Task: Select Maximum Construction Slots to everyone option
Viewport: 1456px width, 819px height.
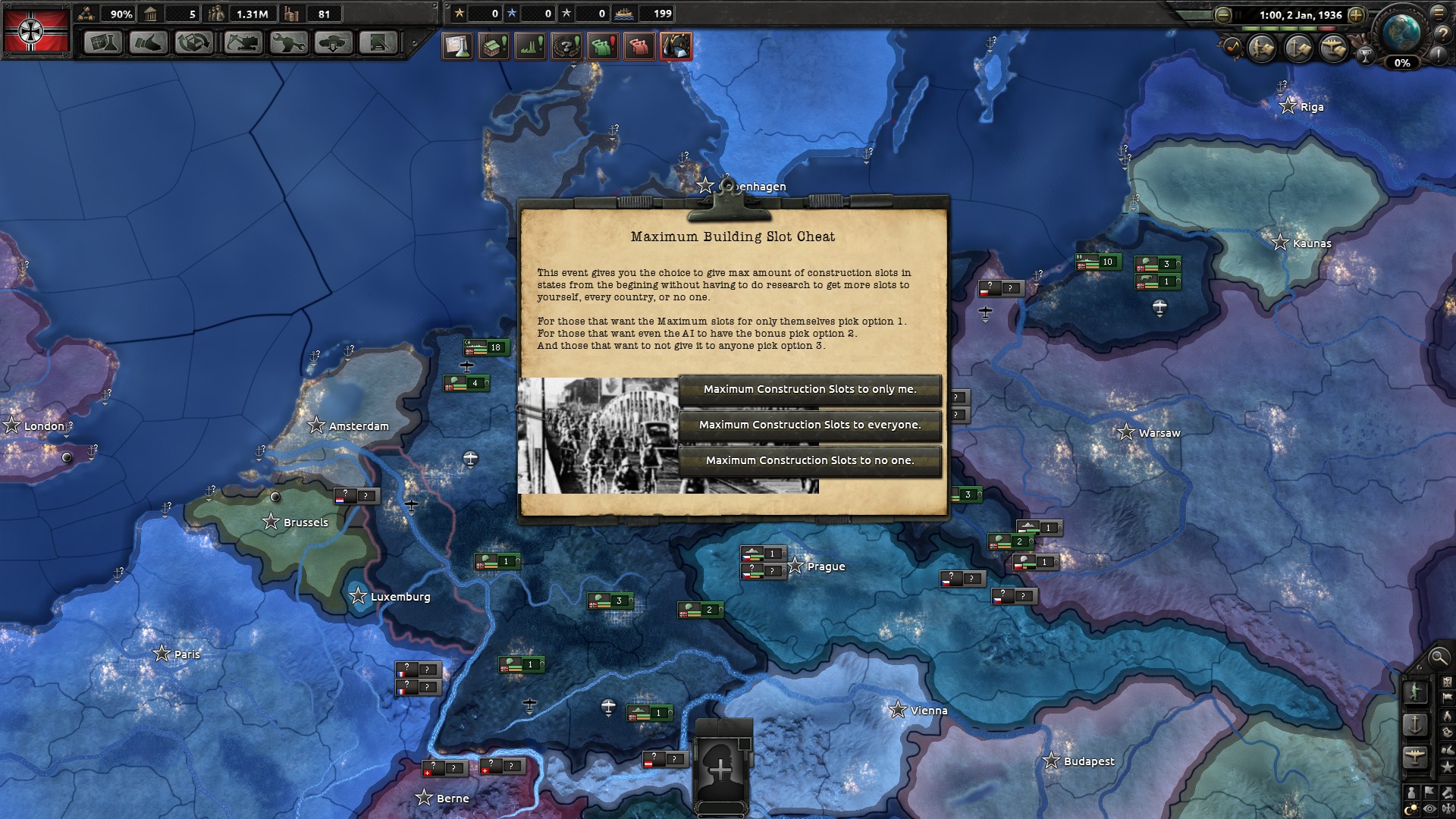Action: click(810, 425)
